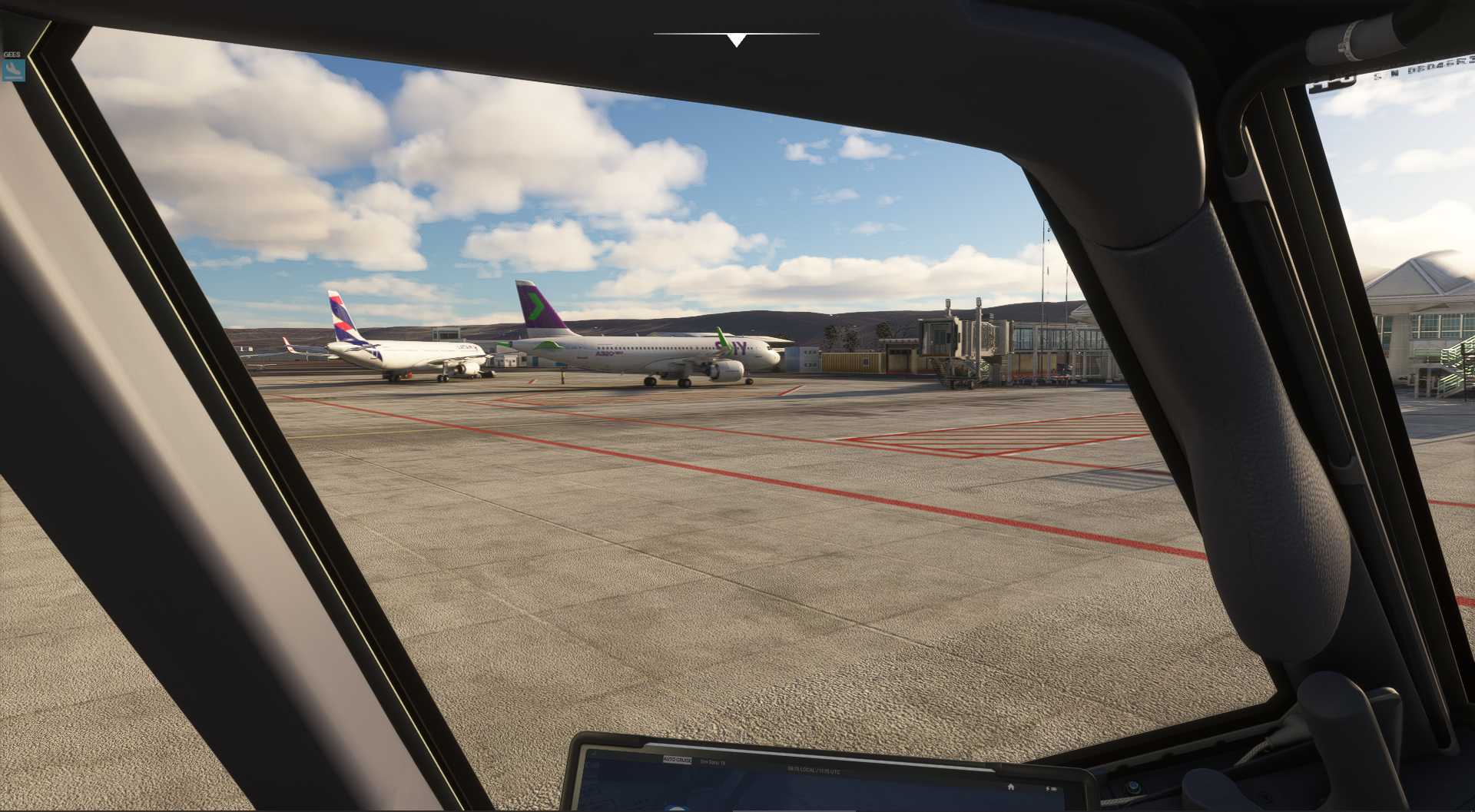The width and height of the screenshot is (1475, 812).
Task: Open the toolbar with the top white arrow
Action: point(736,40)
